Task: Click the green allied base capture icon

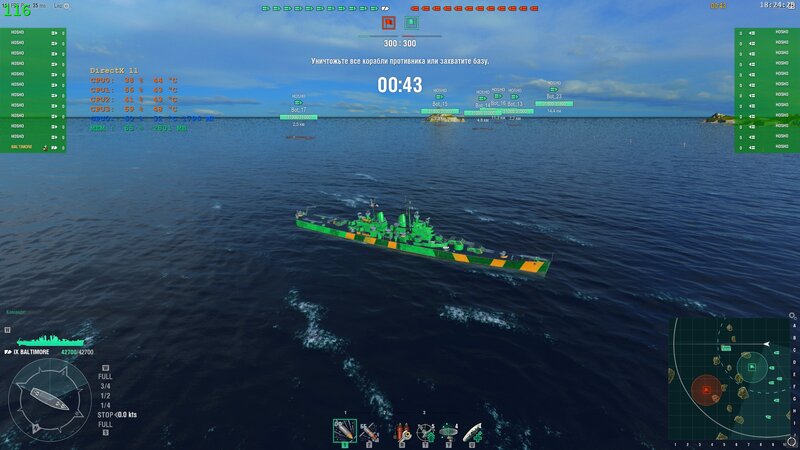Action: [411, 22]
